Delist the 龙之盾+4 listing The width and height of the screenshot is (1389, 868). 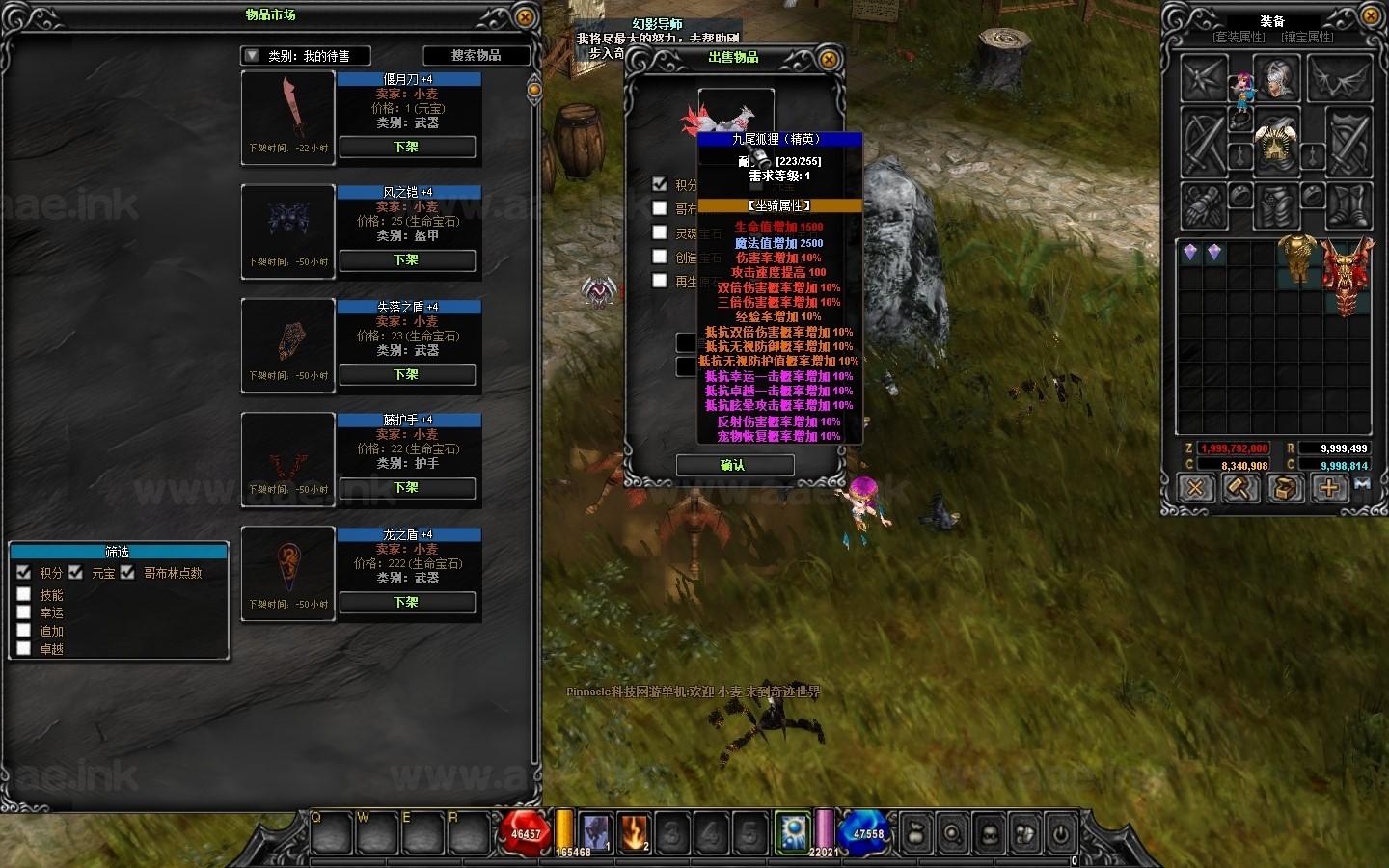tap(406, 603)
